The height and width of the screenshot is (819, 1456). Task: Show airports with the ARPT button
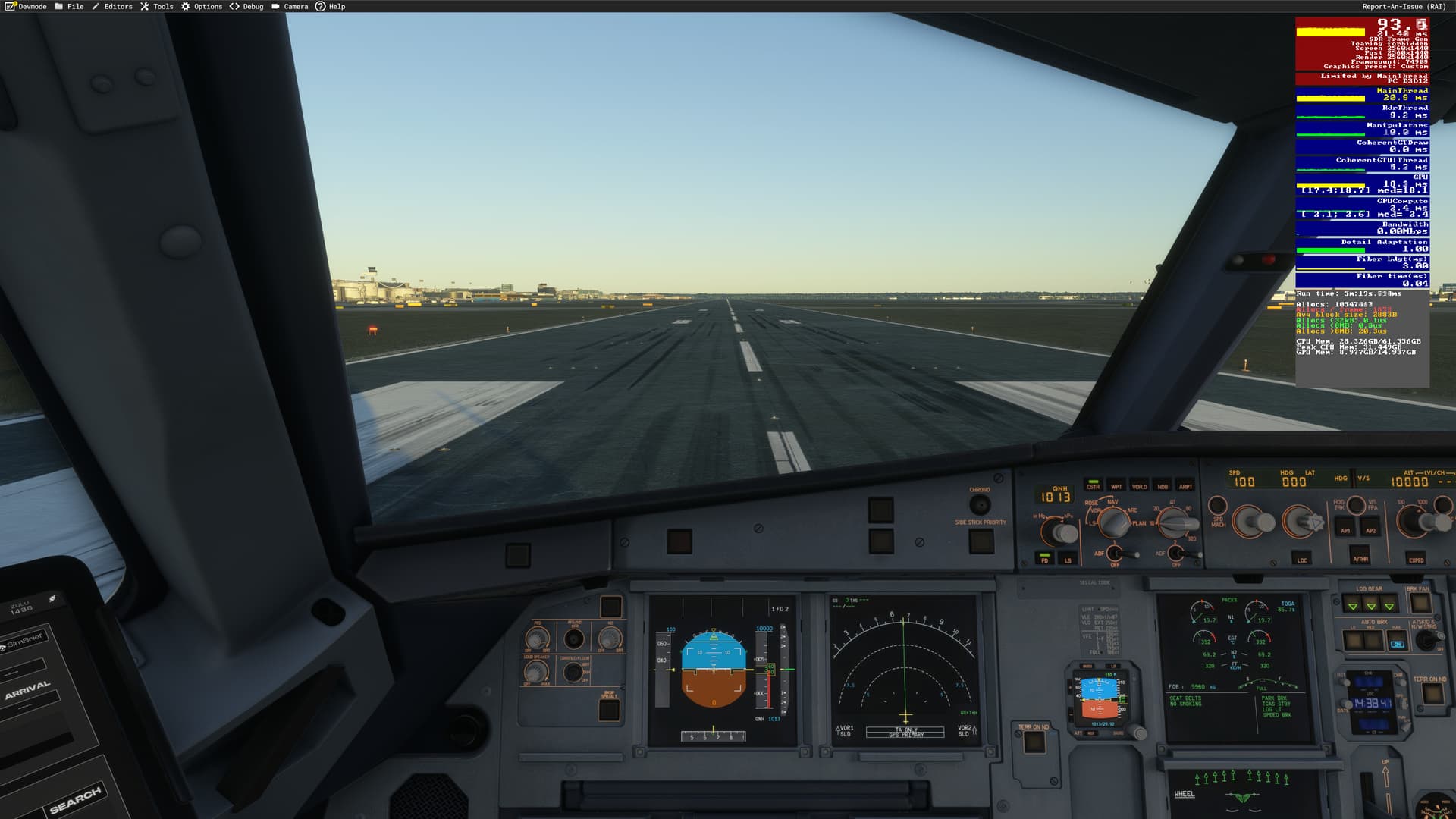(x=1185, y=486)
